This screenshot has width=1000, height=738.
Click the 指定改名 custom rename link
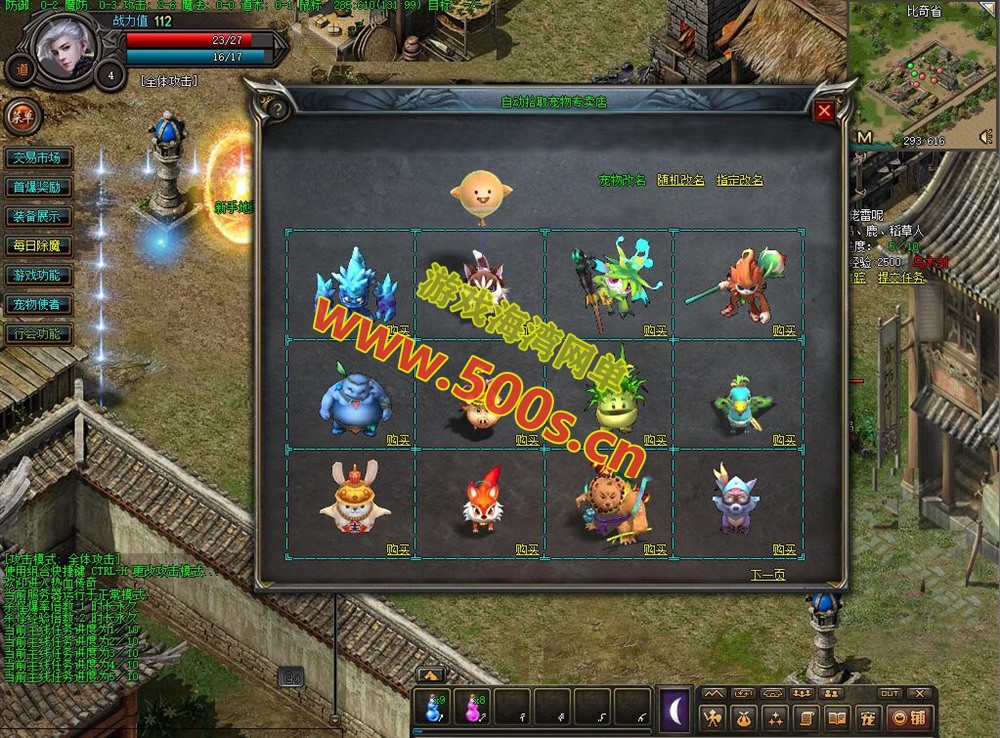(x=739, y=181)
